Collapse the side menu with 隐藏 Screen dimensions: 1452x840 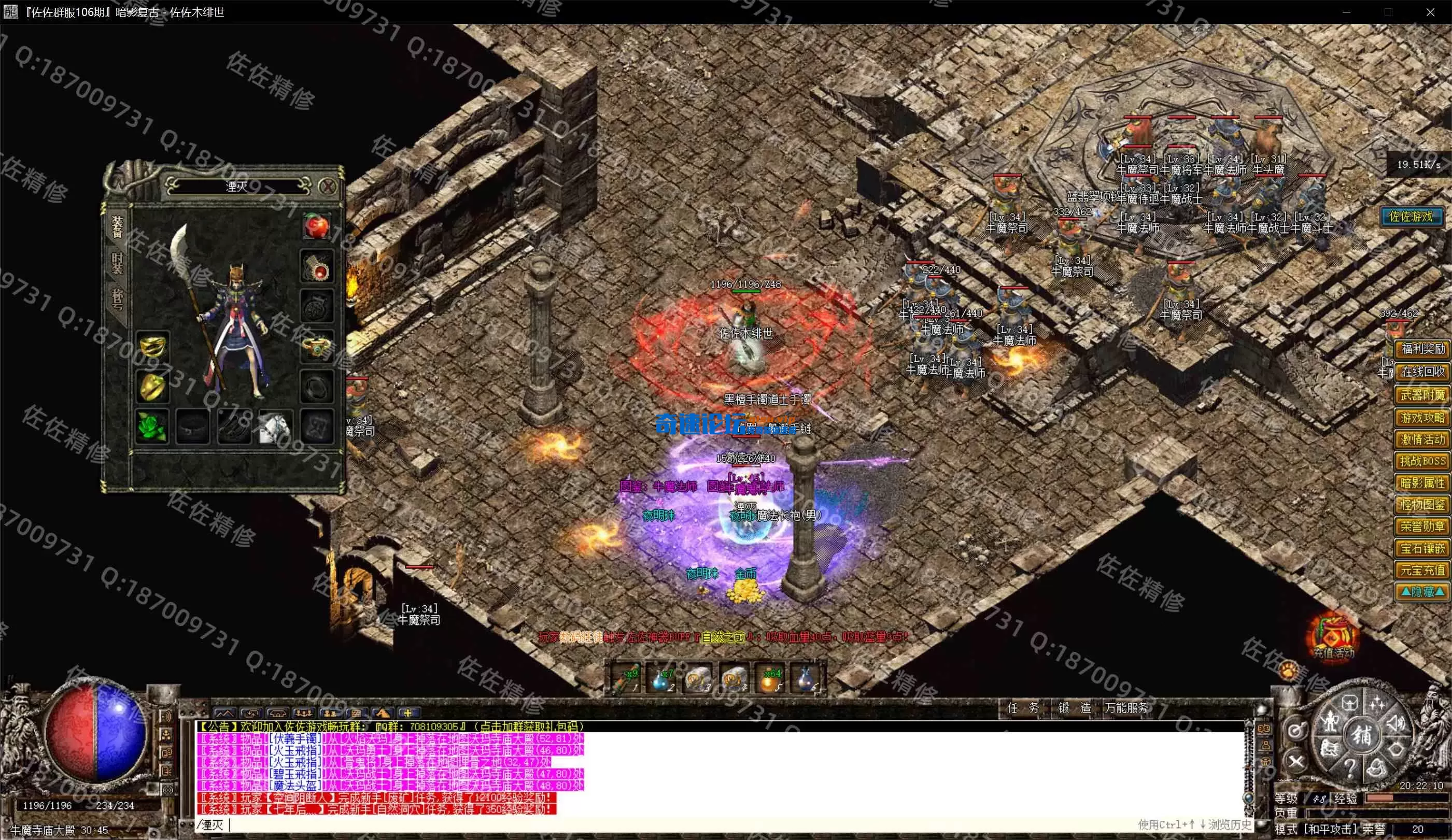[1422, 592]
